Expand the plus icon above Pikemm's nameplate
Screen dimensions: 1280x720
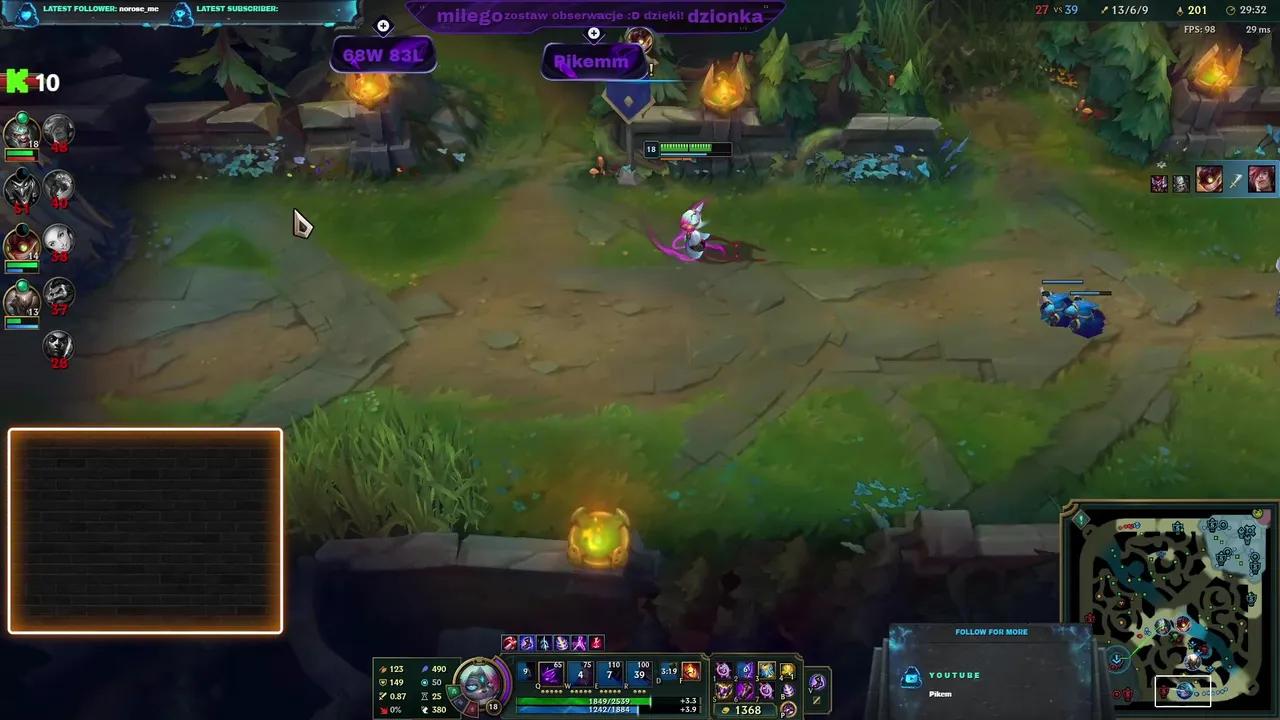coord(594,33)
